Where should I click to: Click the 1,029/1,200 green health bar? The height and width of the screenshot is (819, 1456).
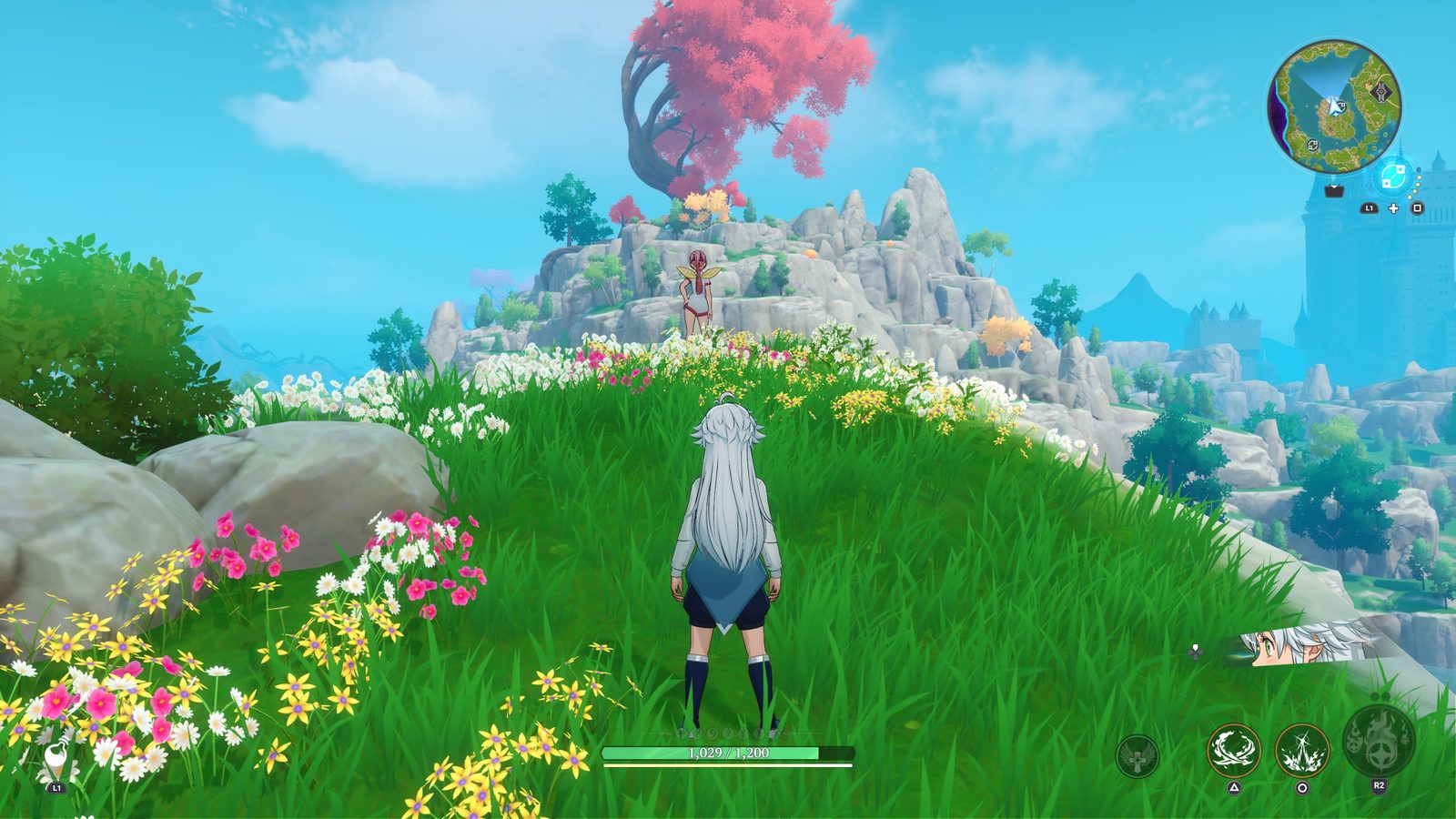tap(728, 753)
